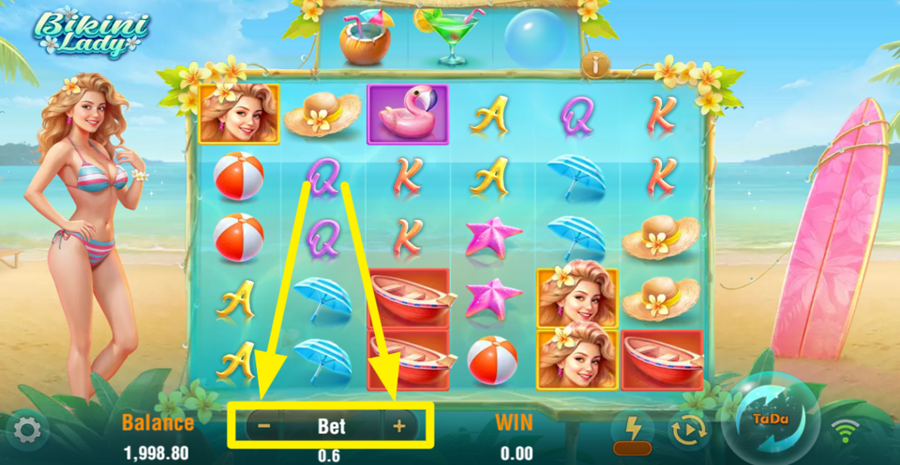Open the settings gear menu
Viewport: 900px width, 465px height.
point(25,431)
